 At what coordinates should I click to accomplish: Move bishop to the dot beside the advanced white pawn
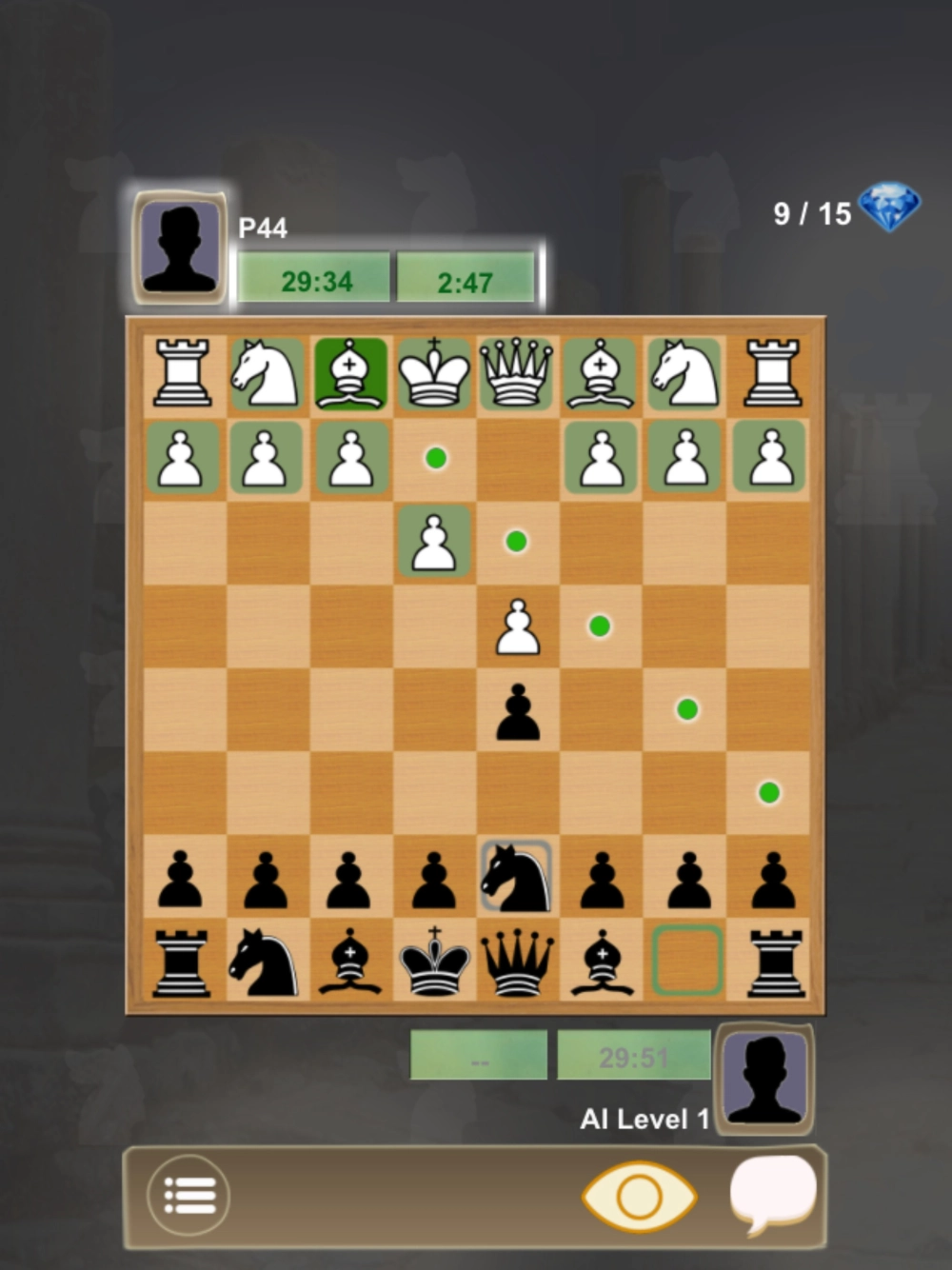click(600, 626)
